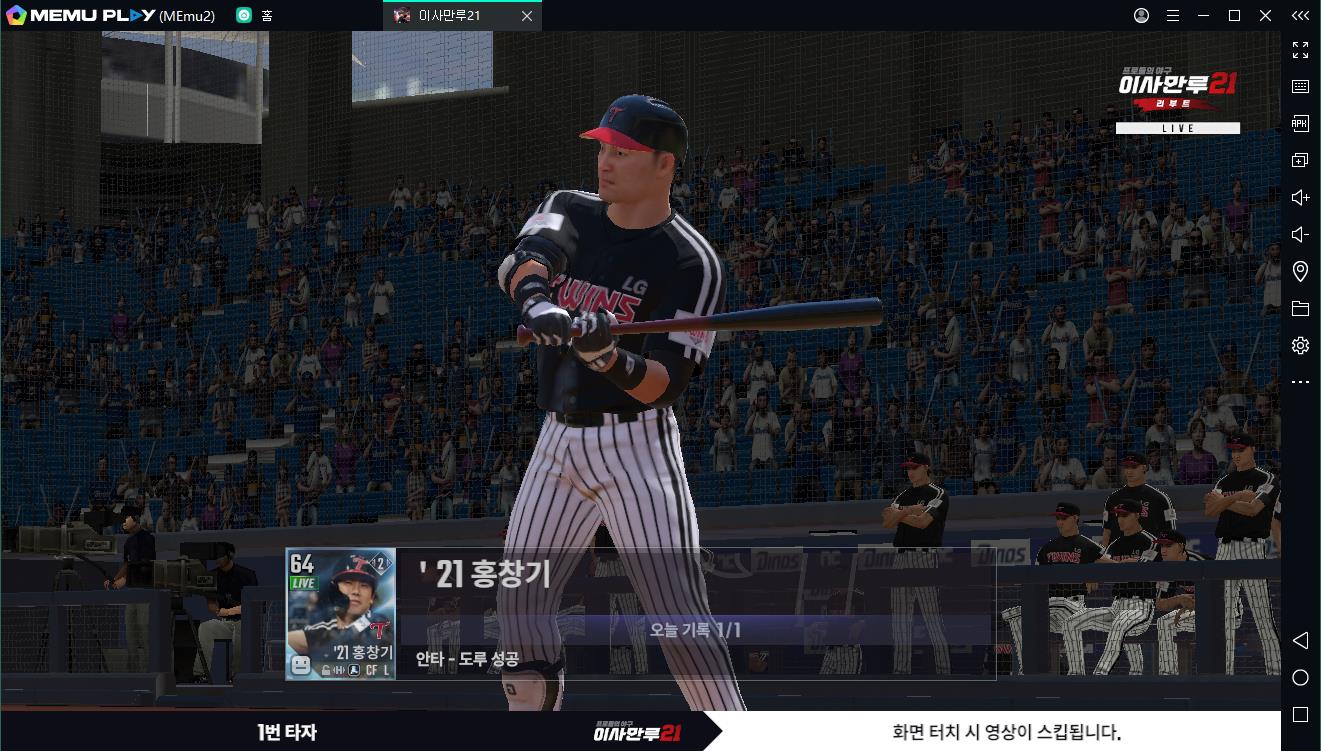Minimize the MEmu Play window

click(1204, 16)
